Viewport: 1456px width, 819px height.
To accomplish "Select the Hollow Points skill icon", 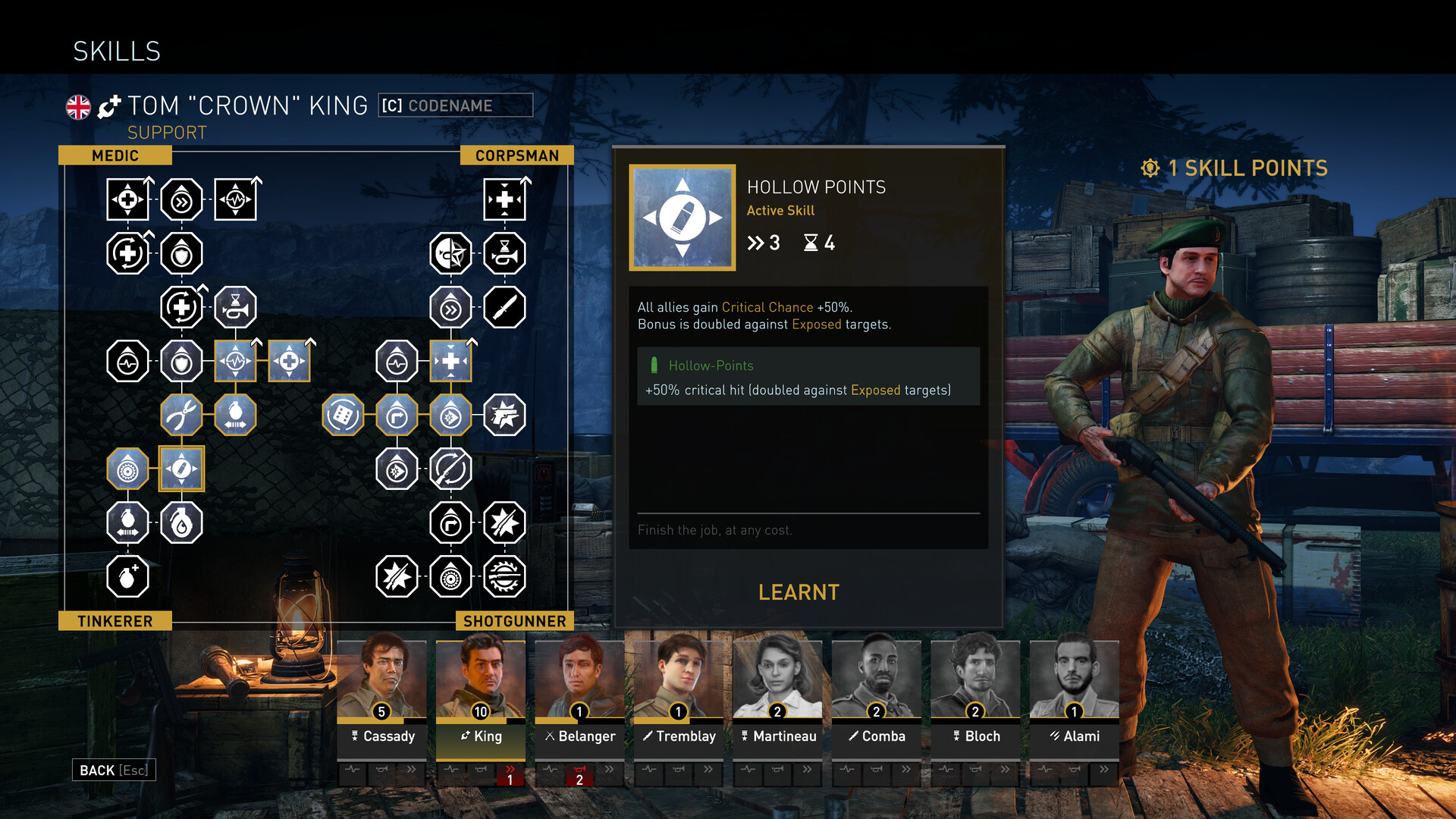I will 181,469.
